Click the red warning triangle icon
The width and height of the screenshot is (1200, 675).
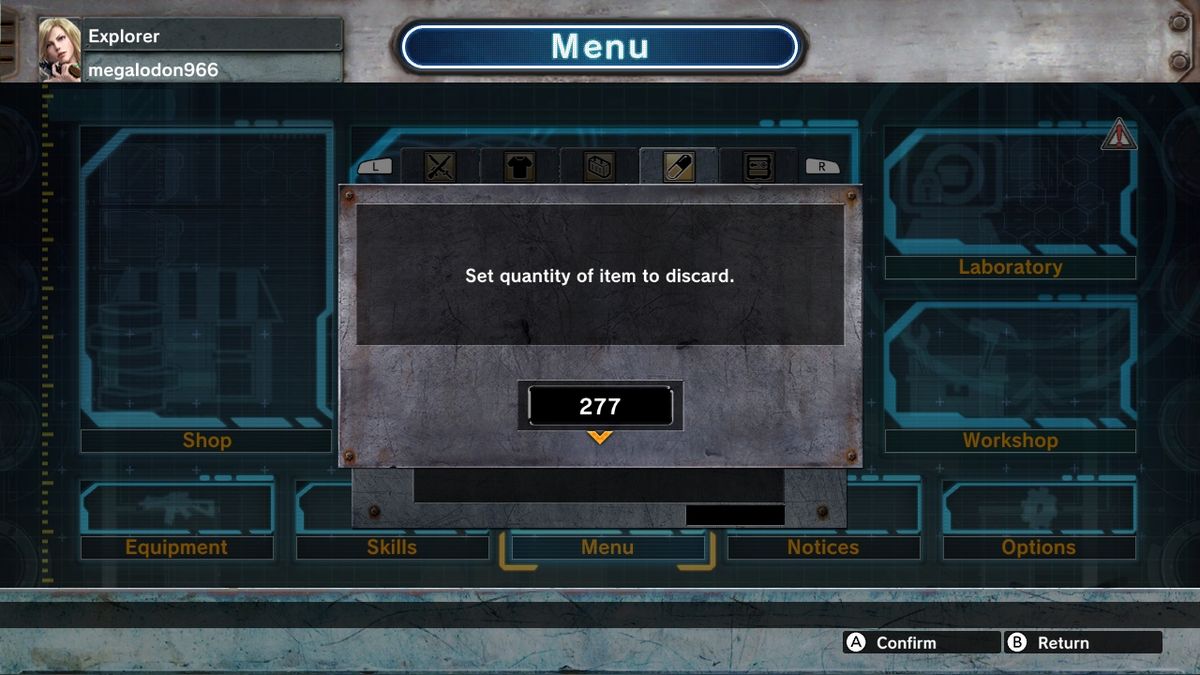pos(1118,134)
